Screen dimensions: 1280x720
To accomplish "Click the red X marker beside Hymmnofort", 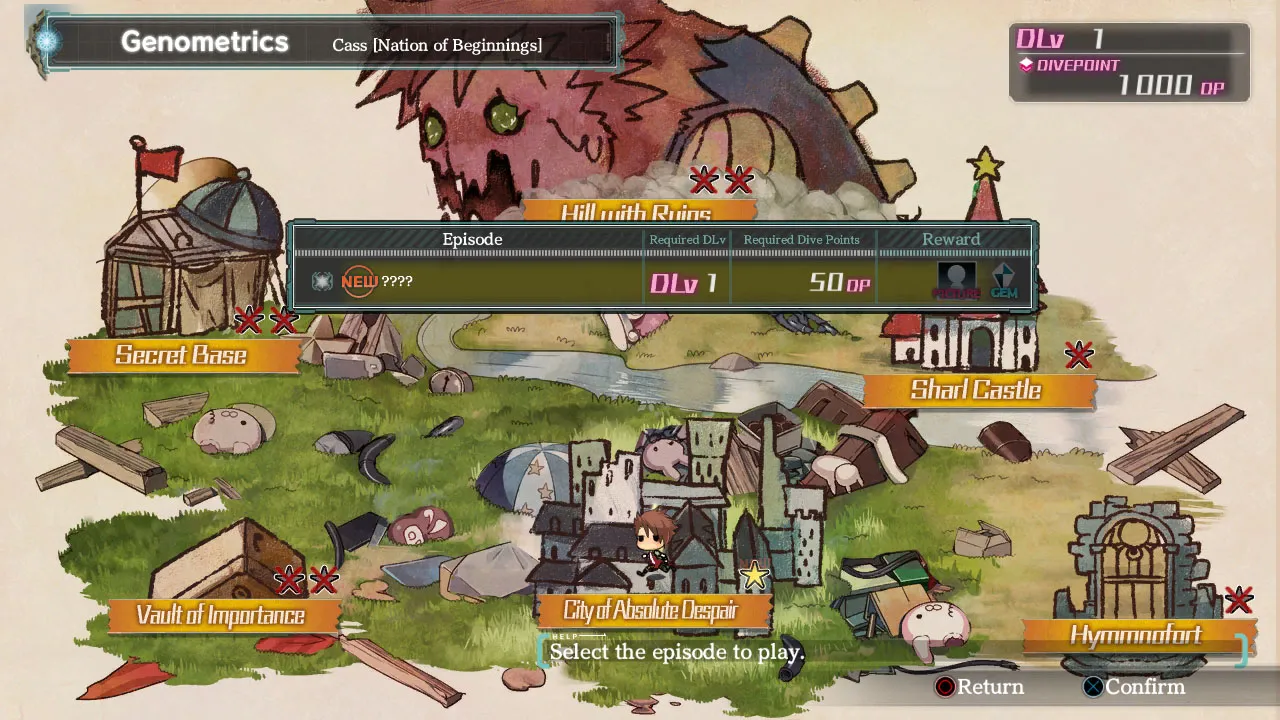I will [x=1238, y=600].
